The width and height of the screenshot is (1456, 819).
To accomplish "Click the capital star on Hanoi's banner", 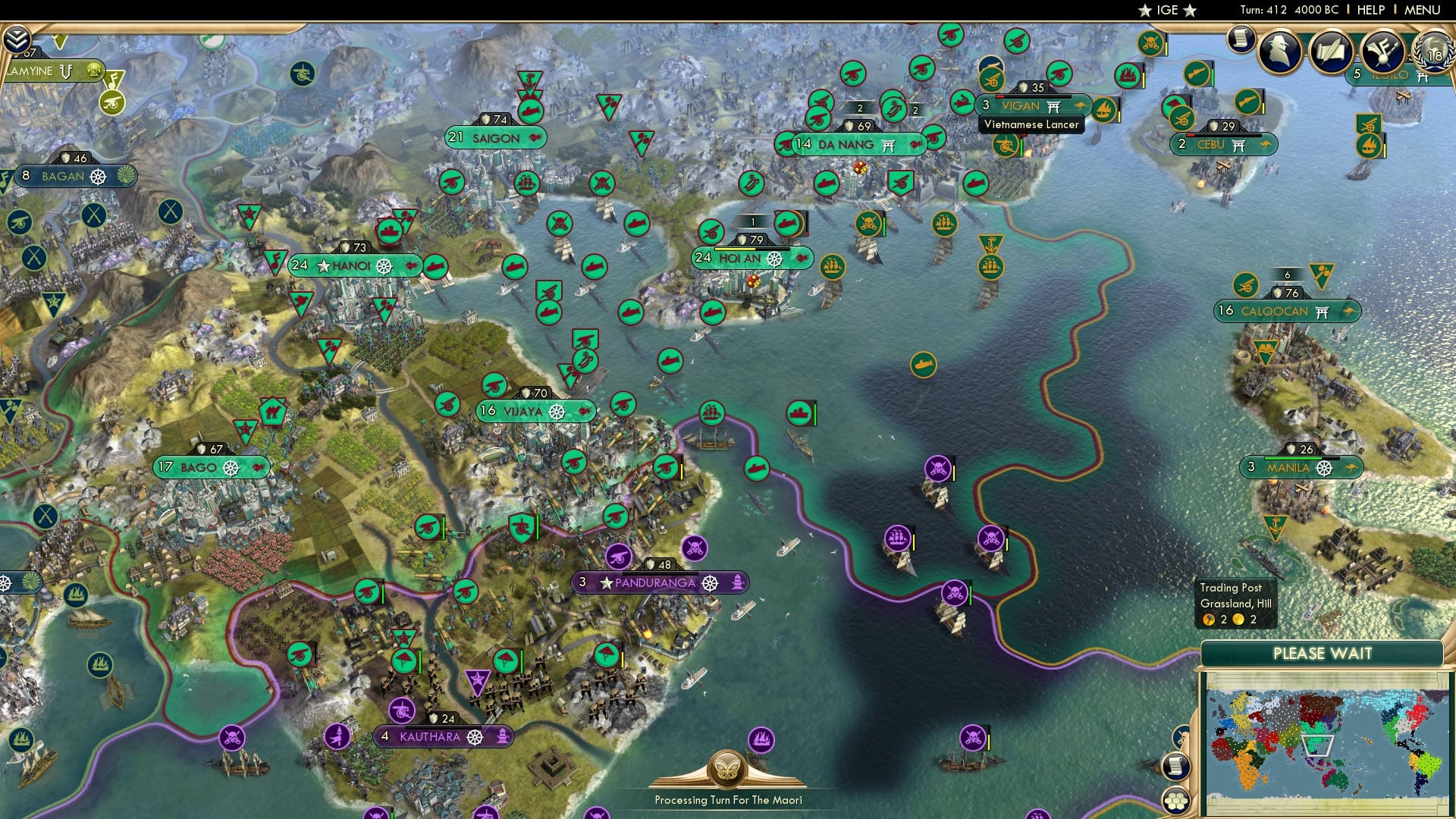I will coord(323,267).
